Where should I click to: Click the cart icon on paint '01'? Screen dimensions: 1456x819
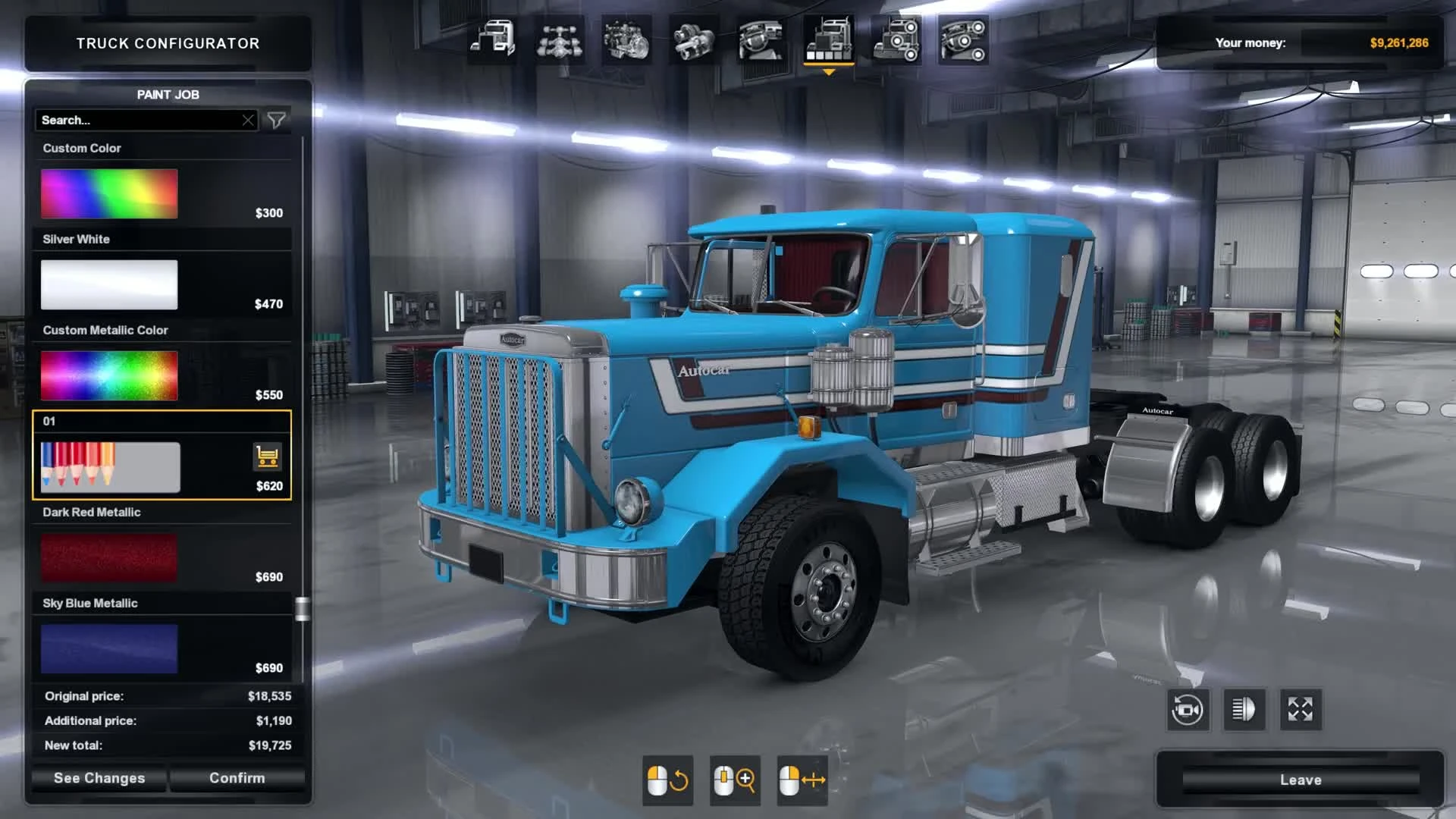click(x=266, y=458)
